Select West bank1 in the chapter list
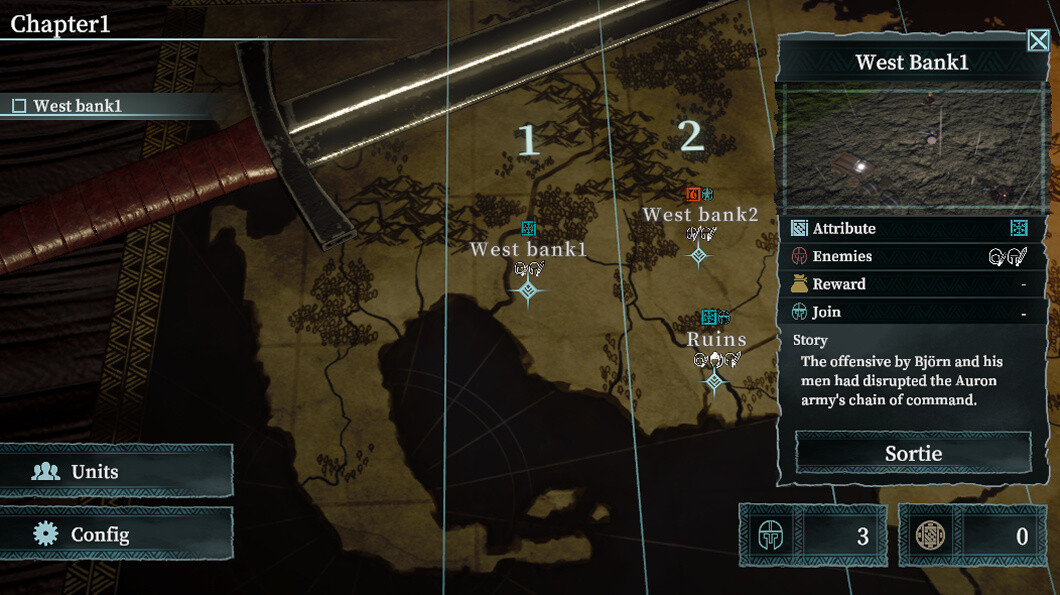The image size is (1060, 595). tap(77, 106)
